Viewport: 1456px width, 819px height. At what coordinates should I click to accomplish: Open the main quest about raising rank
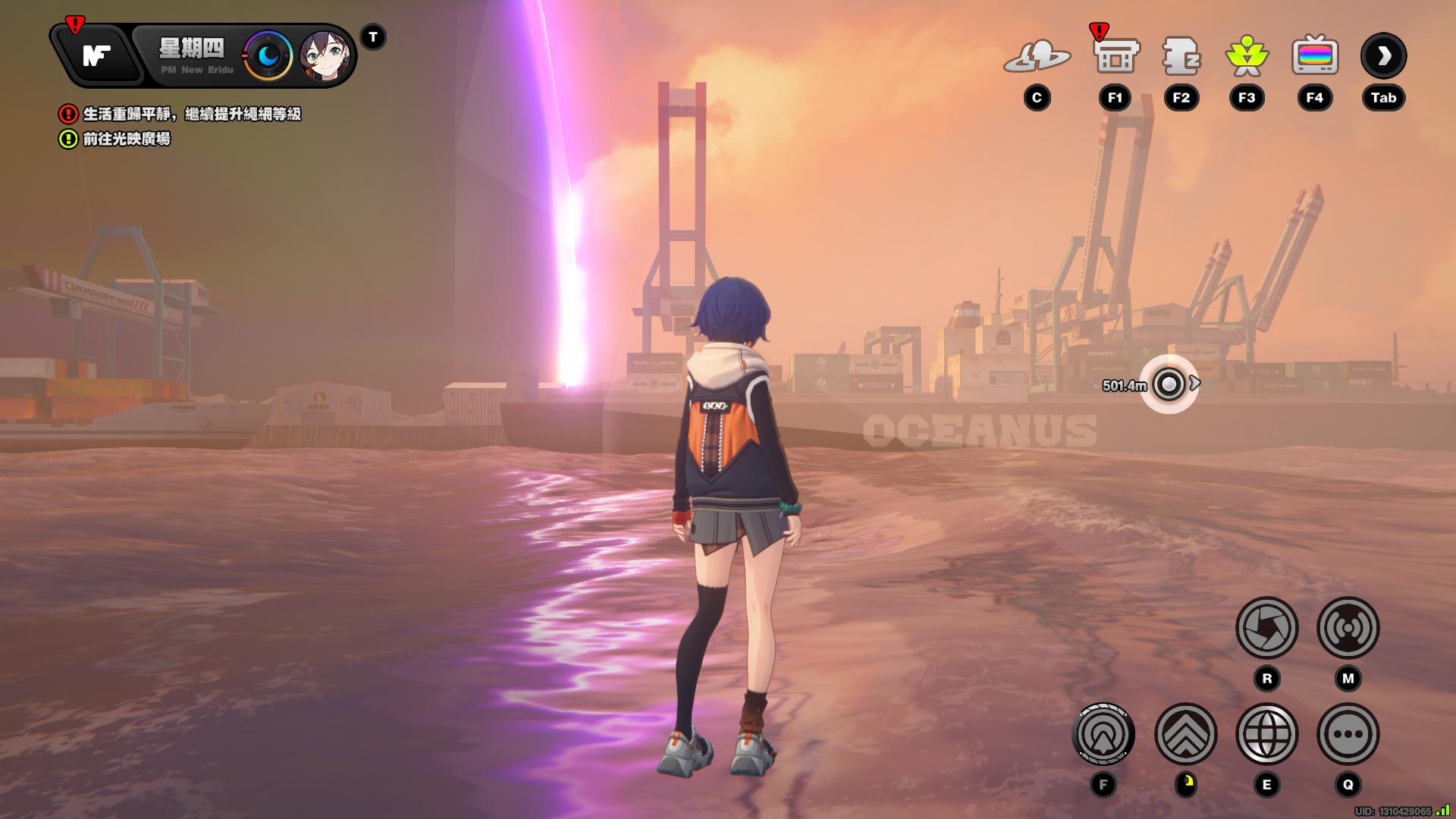point(191,115)
